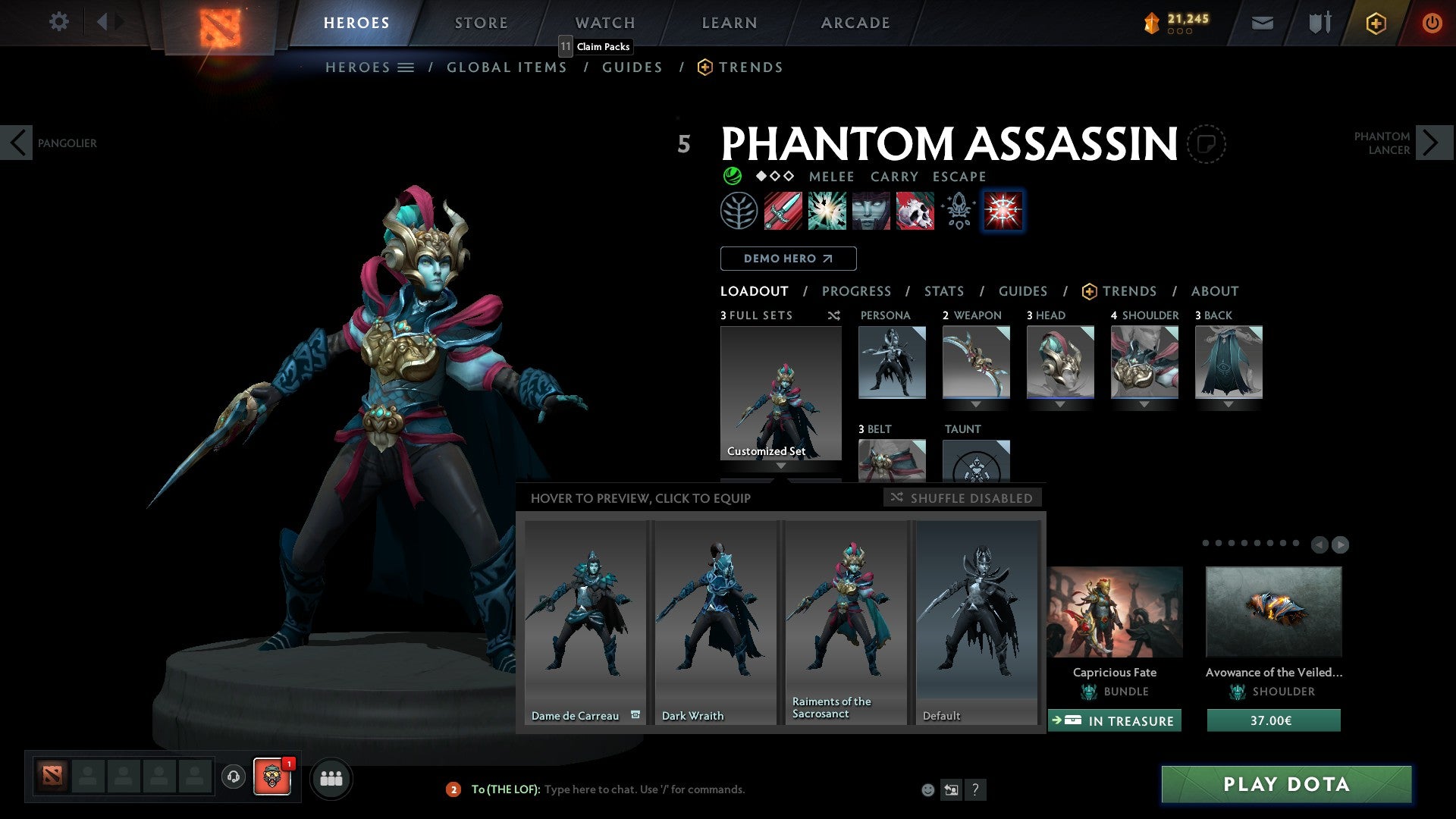Open the About hero tab
This screenshot has width=1456, height=819.
(x=1214, y=291)
